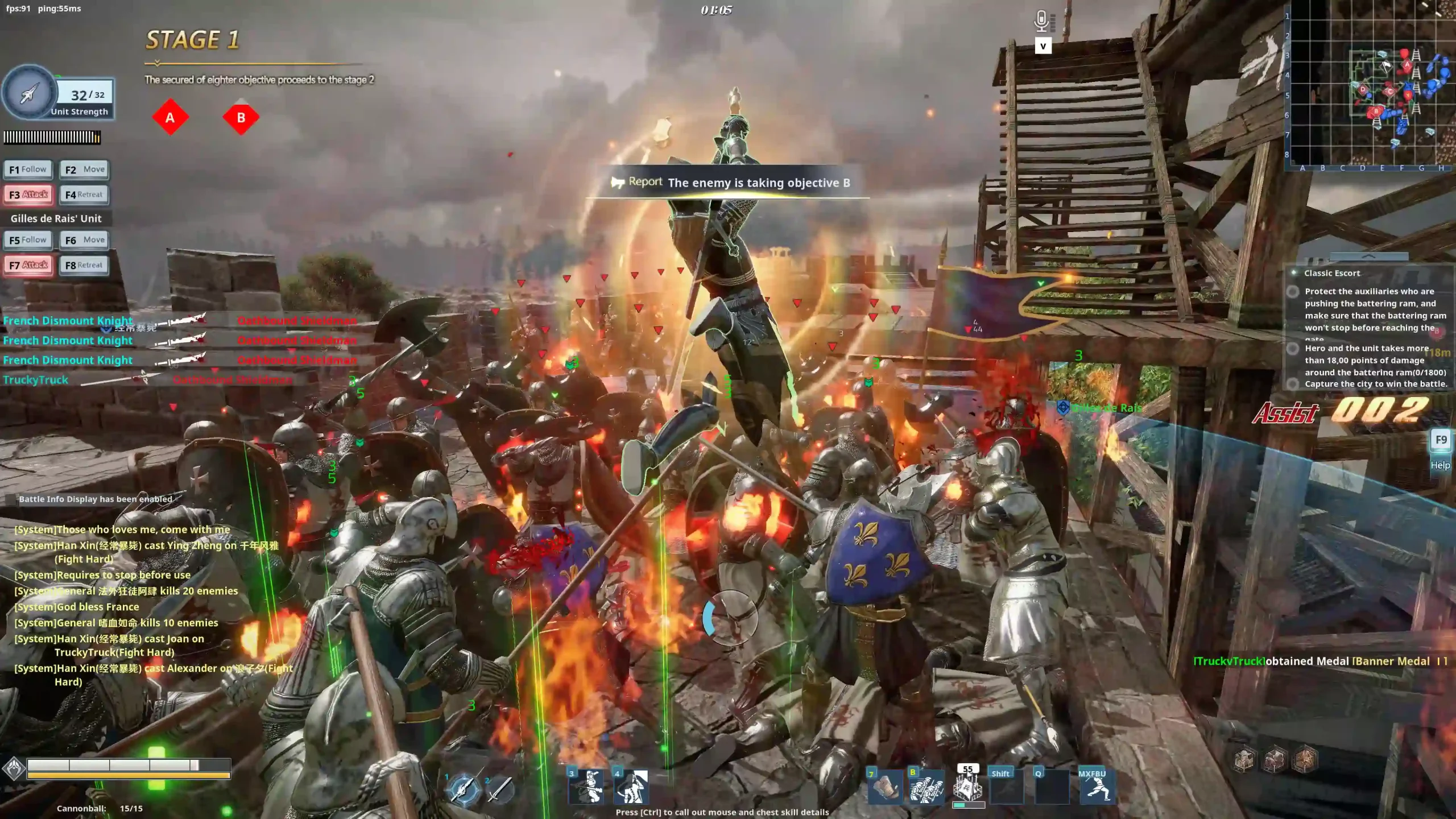
Task: Choose the F4 Retreat command
Action: pos(84,195)
